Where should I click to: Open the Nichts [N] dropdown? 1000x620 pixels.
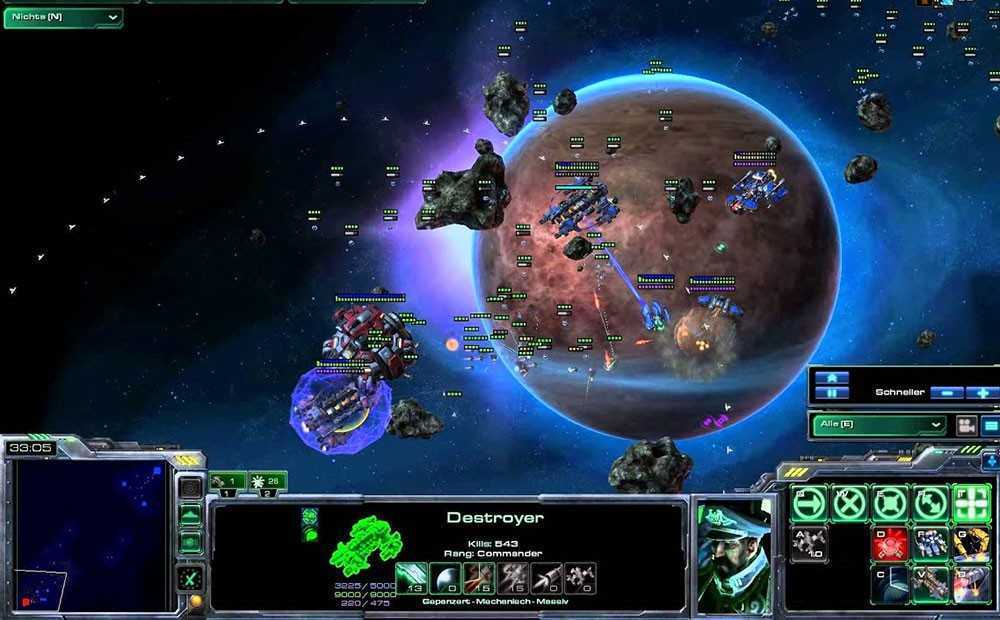point(63,17)
